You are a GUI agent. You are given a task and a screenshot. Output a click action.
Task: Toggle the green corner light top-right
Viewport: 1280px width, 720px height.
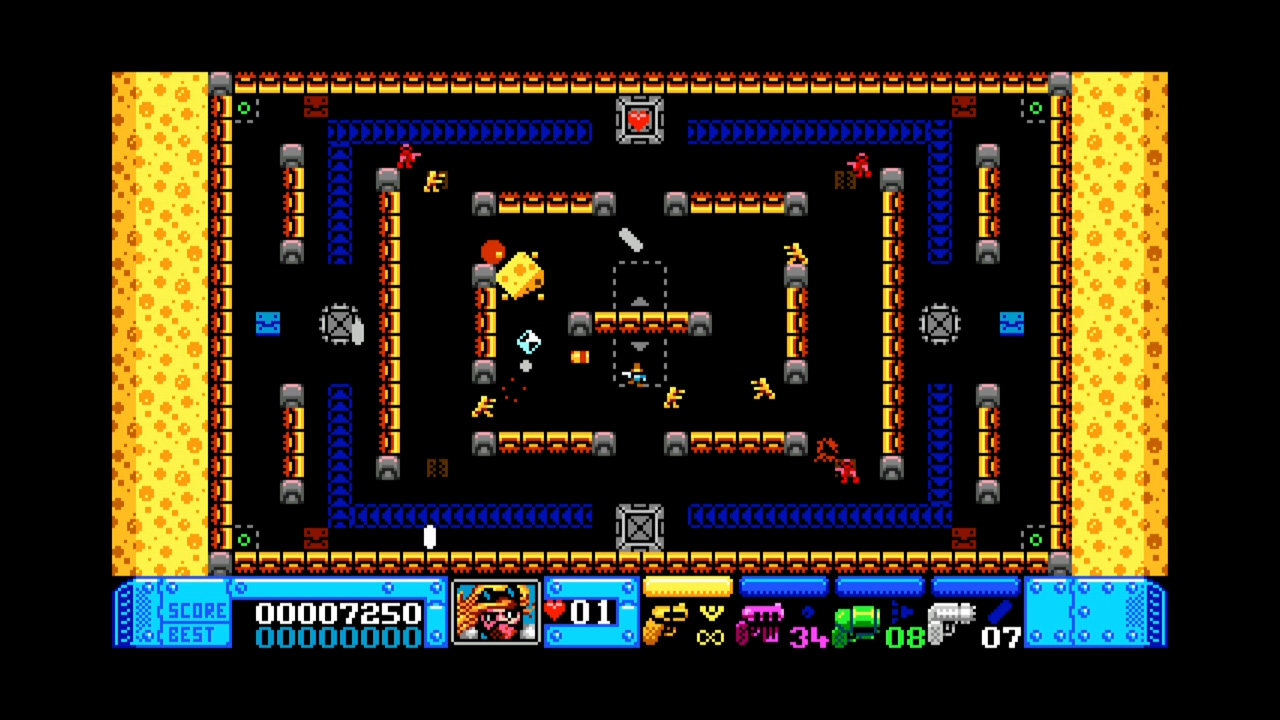point(1036,108)
